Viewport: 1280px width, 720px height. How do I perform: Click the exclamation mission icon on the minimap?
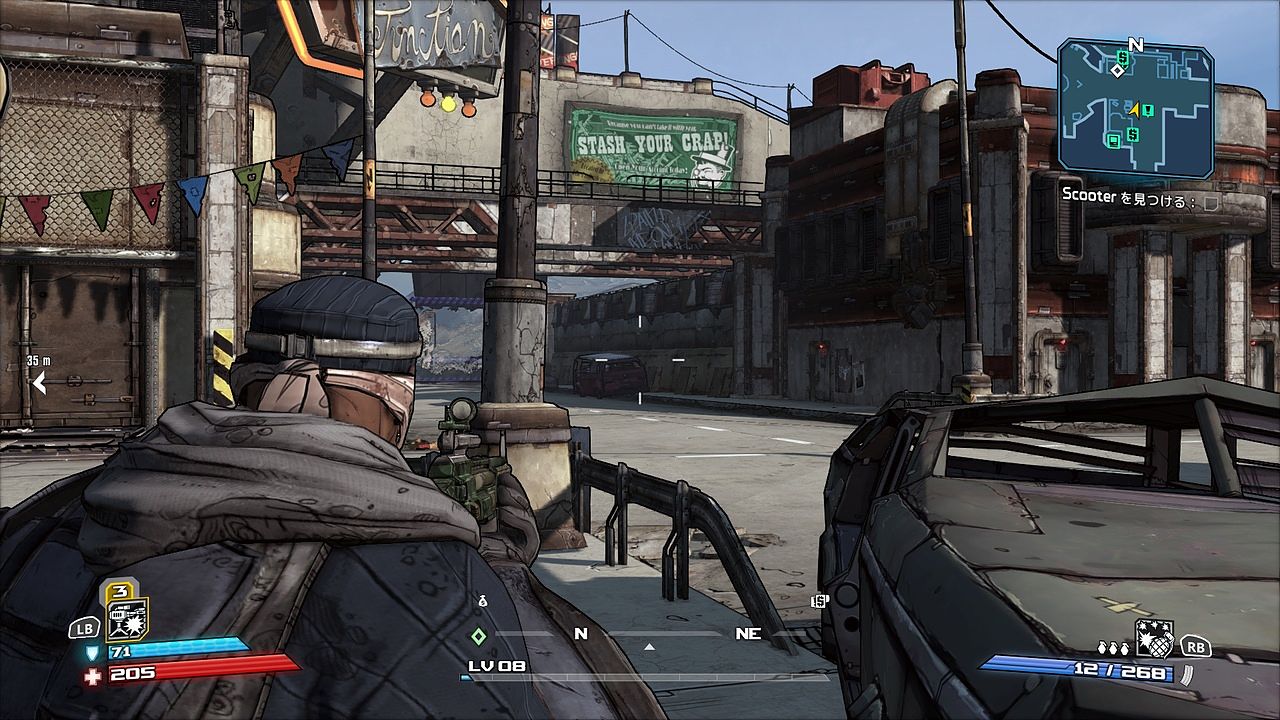pos(1148,110)
